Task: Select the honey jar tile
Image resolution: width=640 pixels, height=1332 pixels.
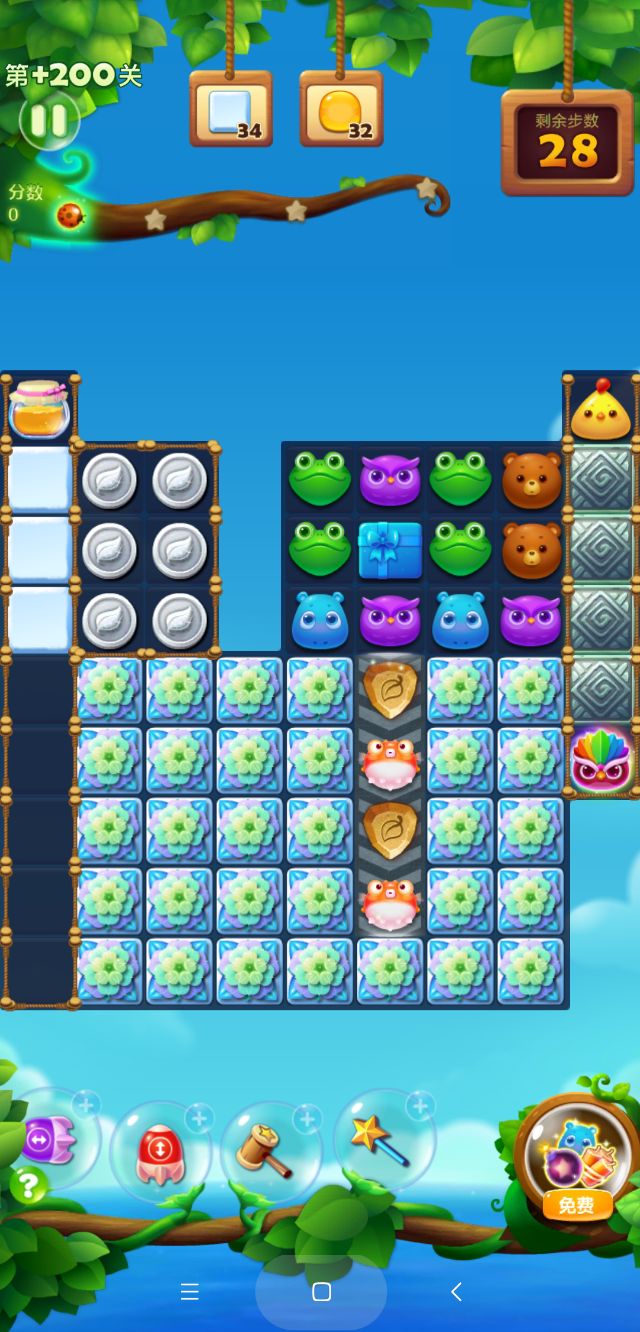Action: 40,408
